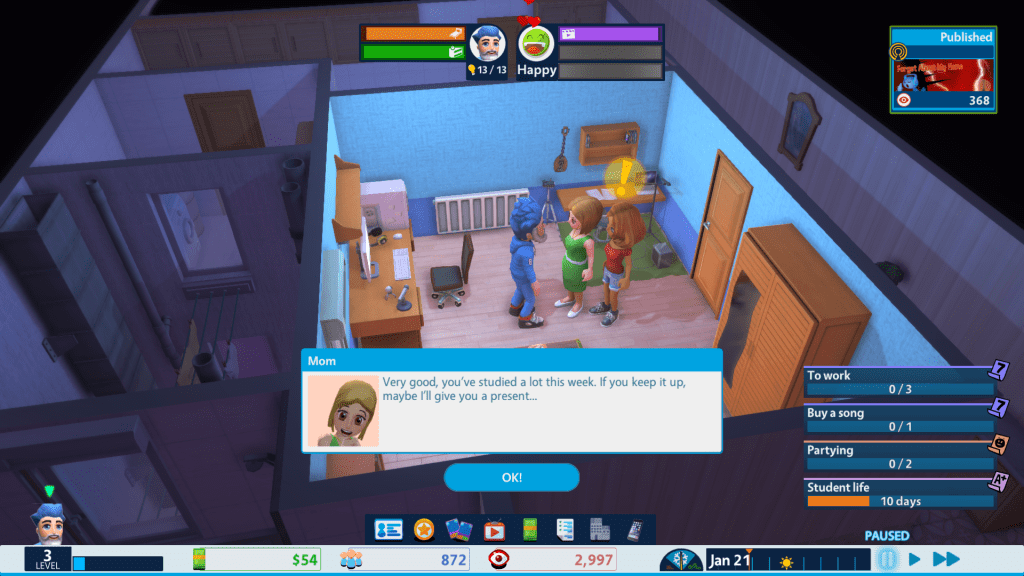Confirm Mom's message with OK!
The image size is (1024, 576).
[511, 477]
